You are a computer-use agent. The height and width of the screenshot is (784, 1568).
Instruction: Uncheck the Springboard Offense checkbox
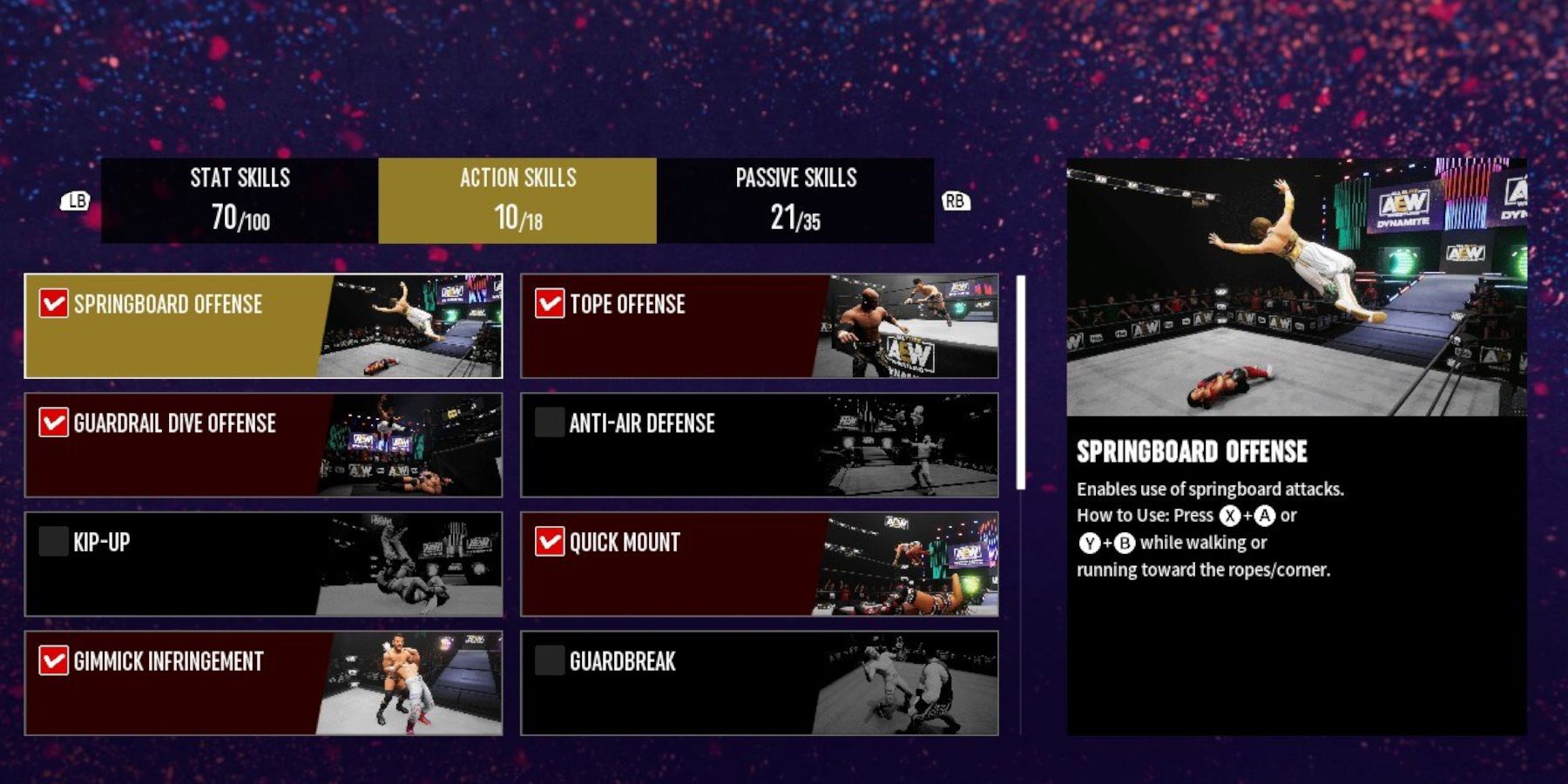(54, 305)
